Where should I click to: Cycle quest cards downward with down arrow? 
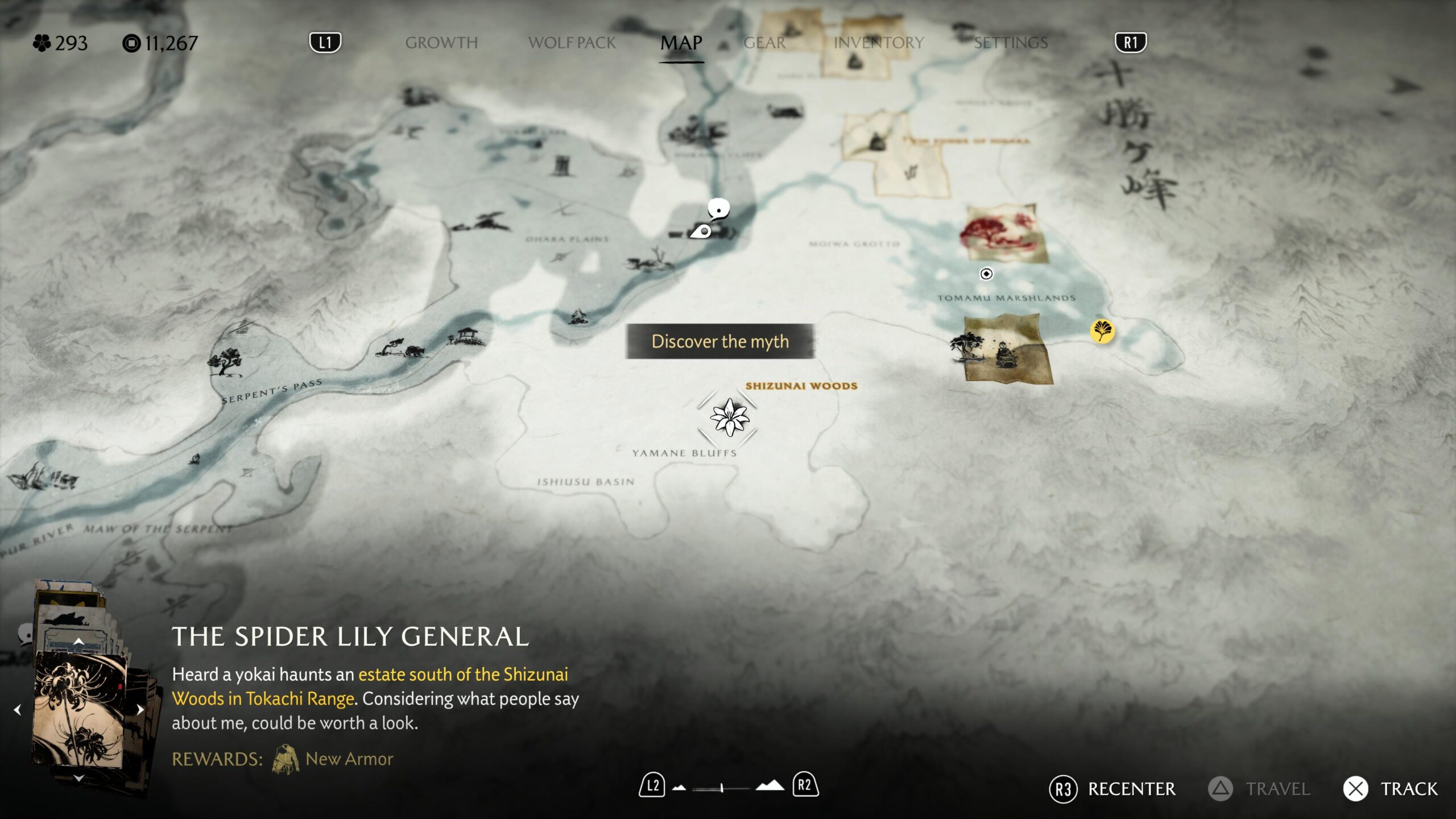(79, 778)
